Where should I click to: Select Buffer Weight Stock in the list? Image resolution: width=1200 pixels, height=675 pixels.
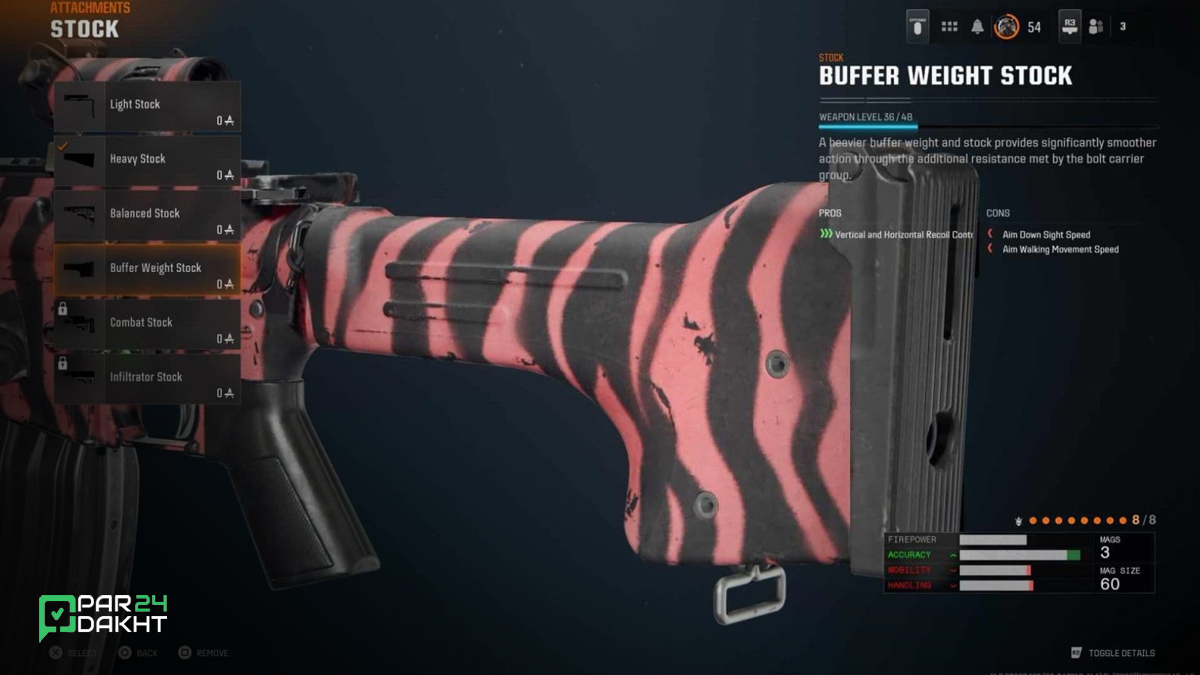[147, 270]
